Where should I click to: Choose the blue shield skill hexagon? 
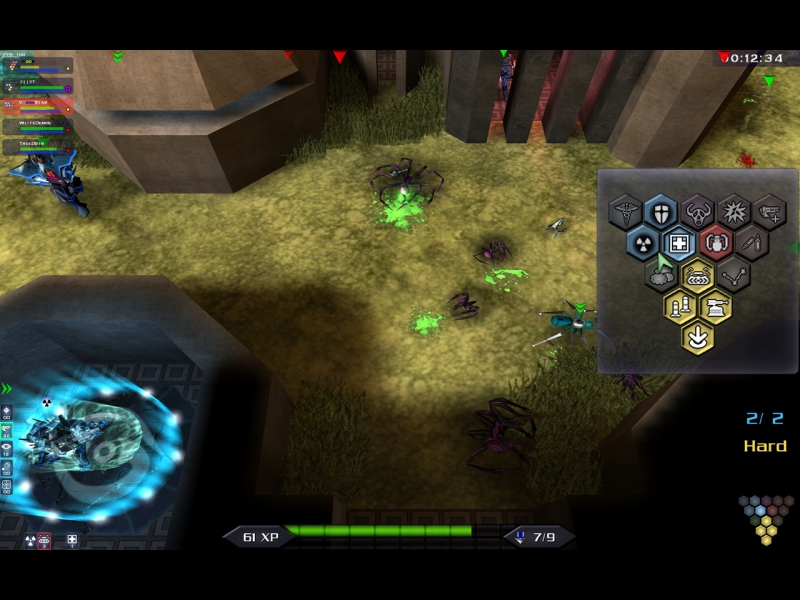point(660,212)
